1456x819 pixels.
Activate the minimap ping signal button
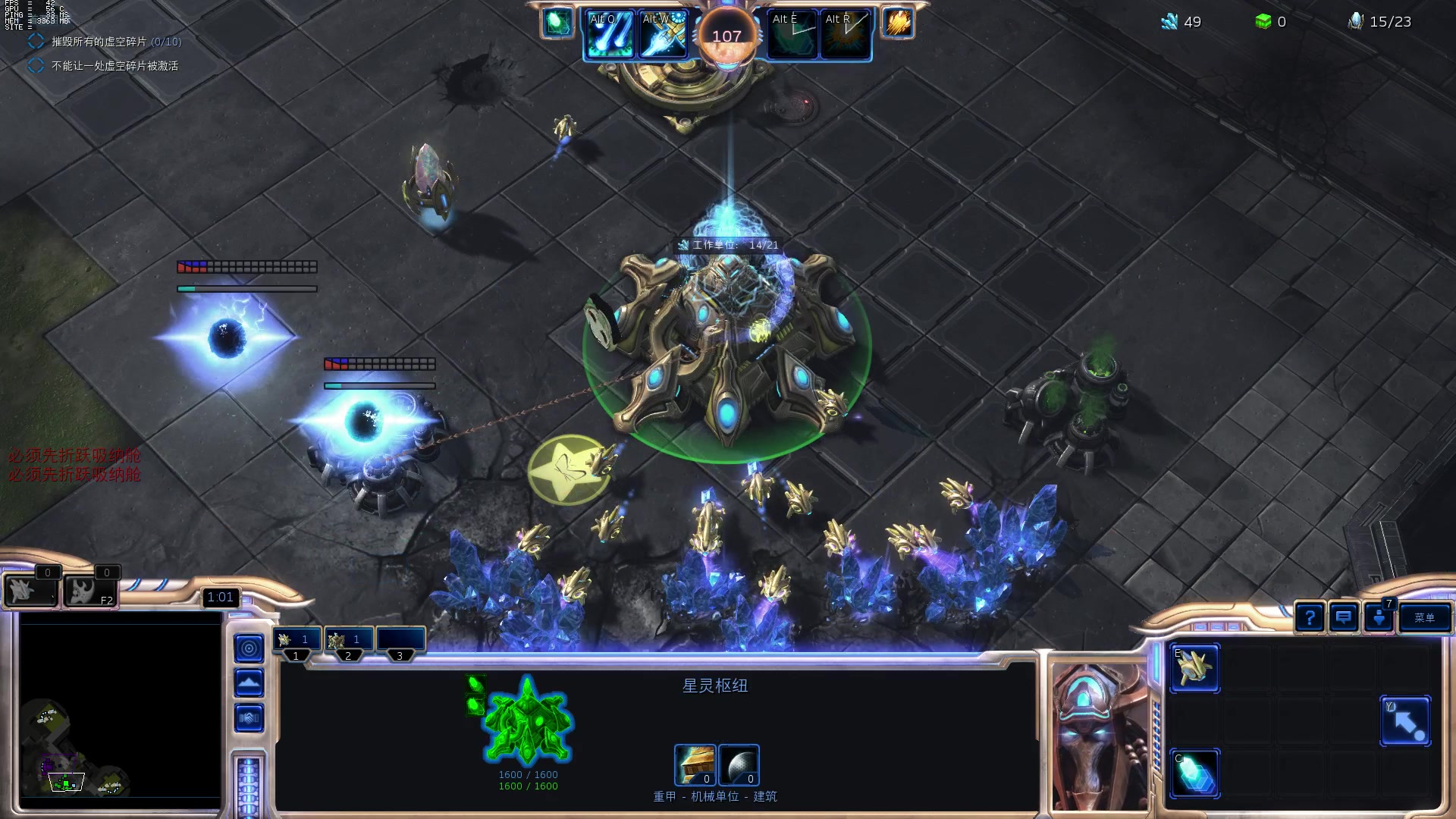point(249,648)
